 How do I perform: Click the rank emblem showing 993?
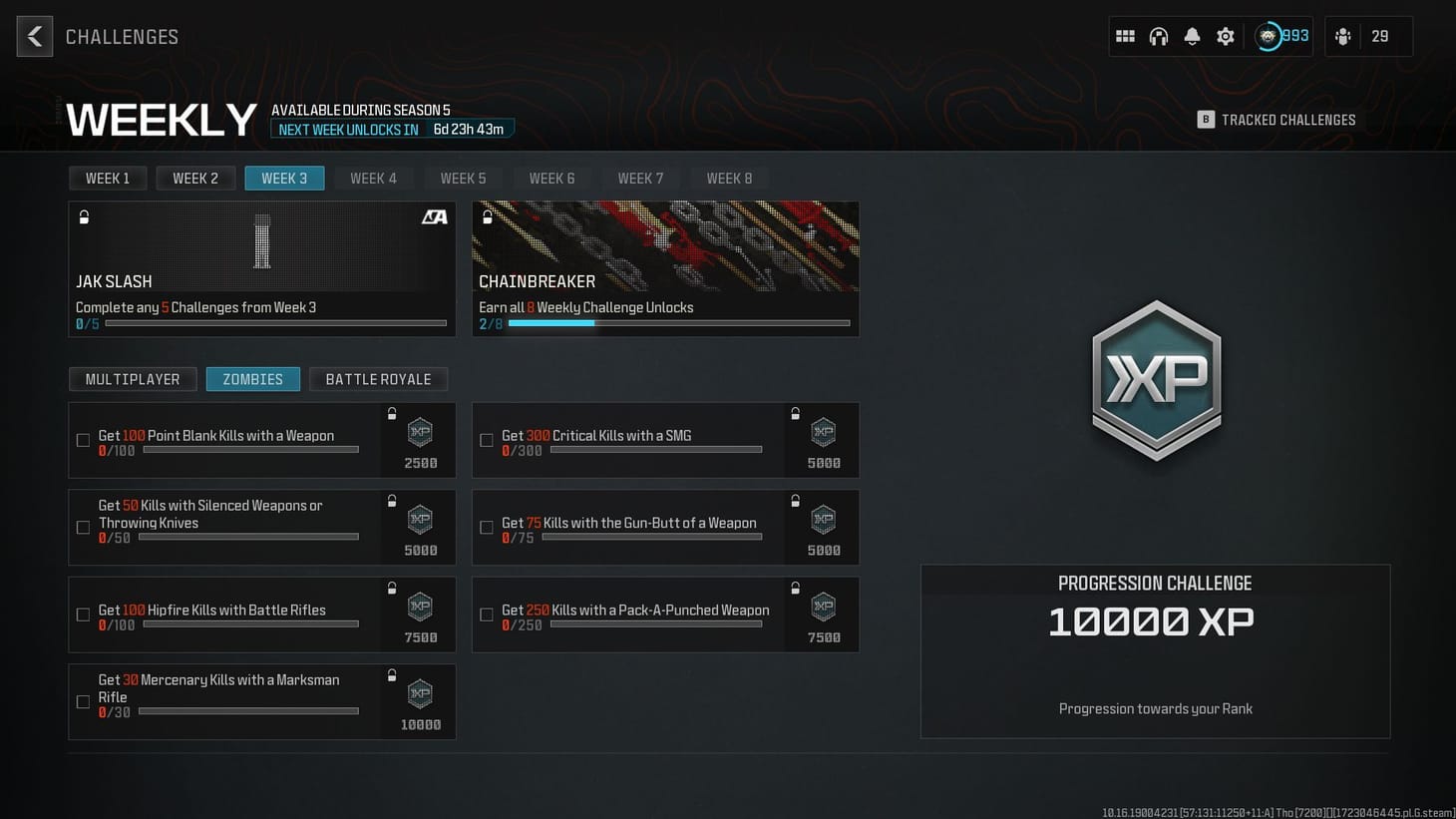(1268, 36)
